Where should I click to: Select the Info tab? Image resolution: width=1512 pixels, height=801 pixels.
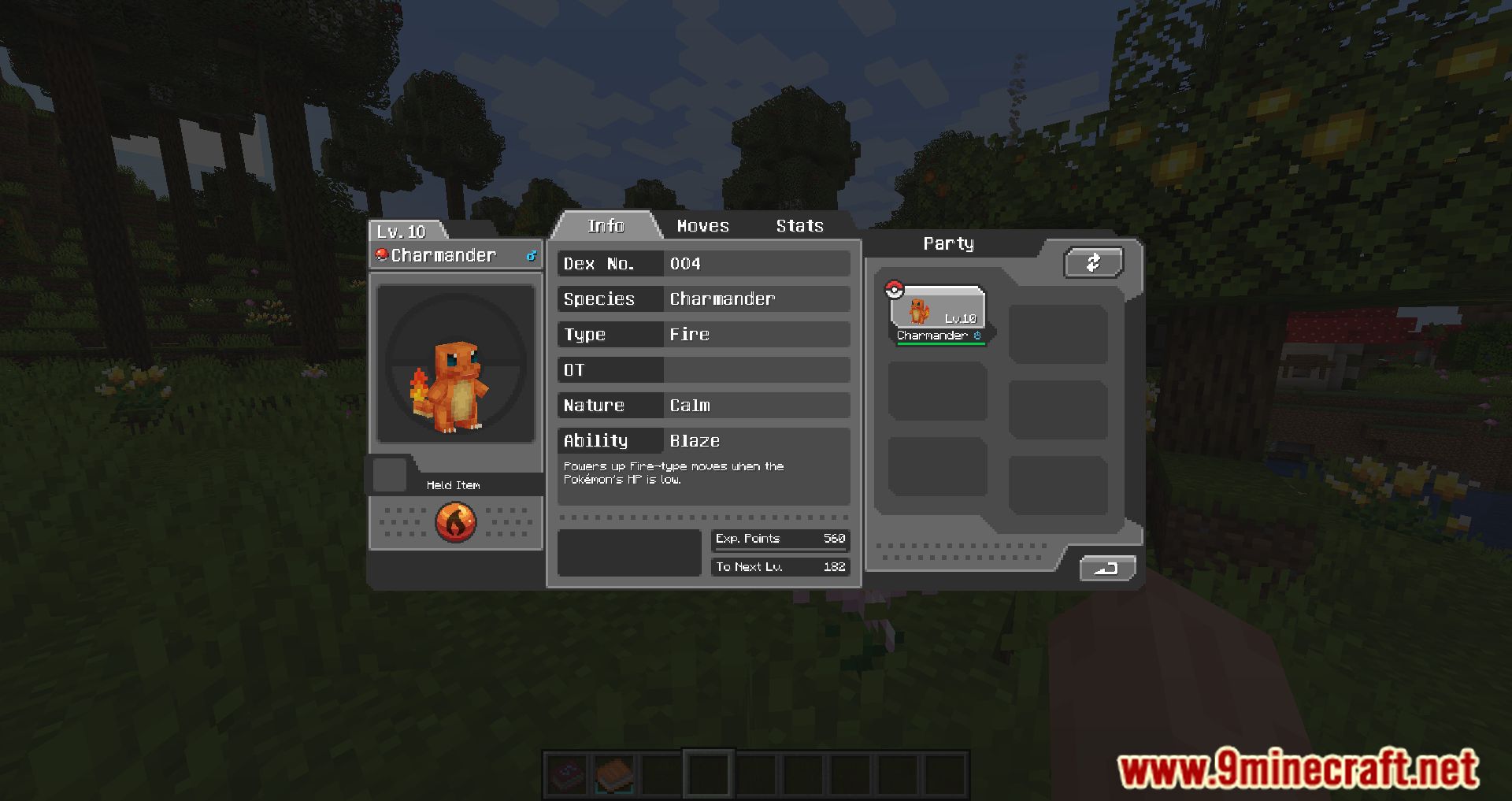coord(606,226)
